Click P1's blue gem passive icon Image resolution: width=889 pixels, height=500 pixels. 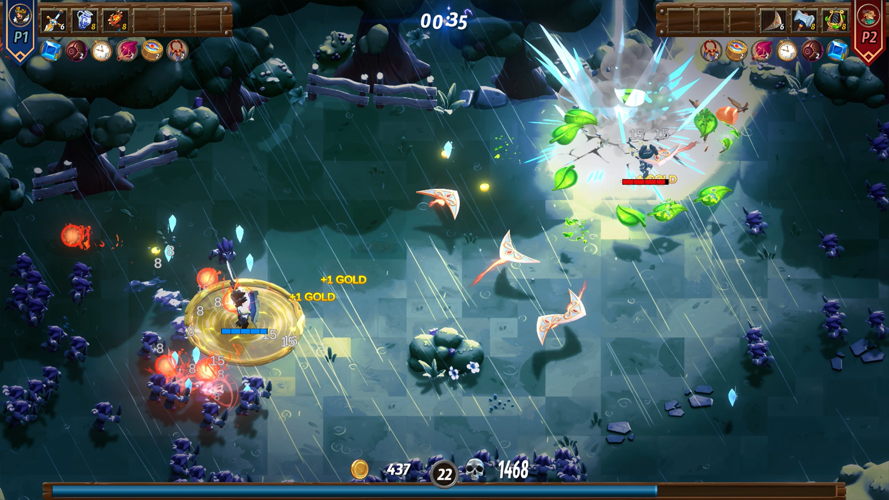(x=52, y=50)
